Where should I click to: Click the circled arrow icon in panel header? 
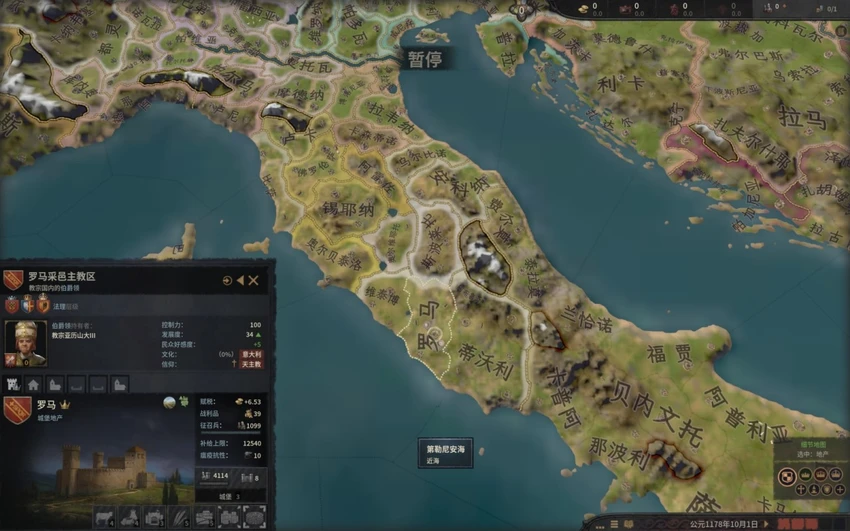227,281
